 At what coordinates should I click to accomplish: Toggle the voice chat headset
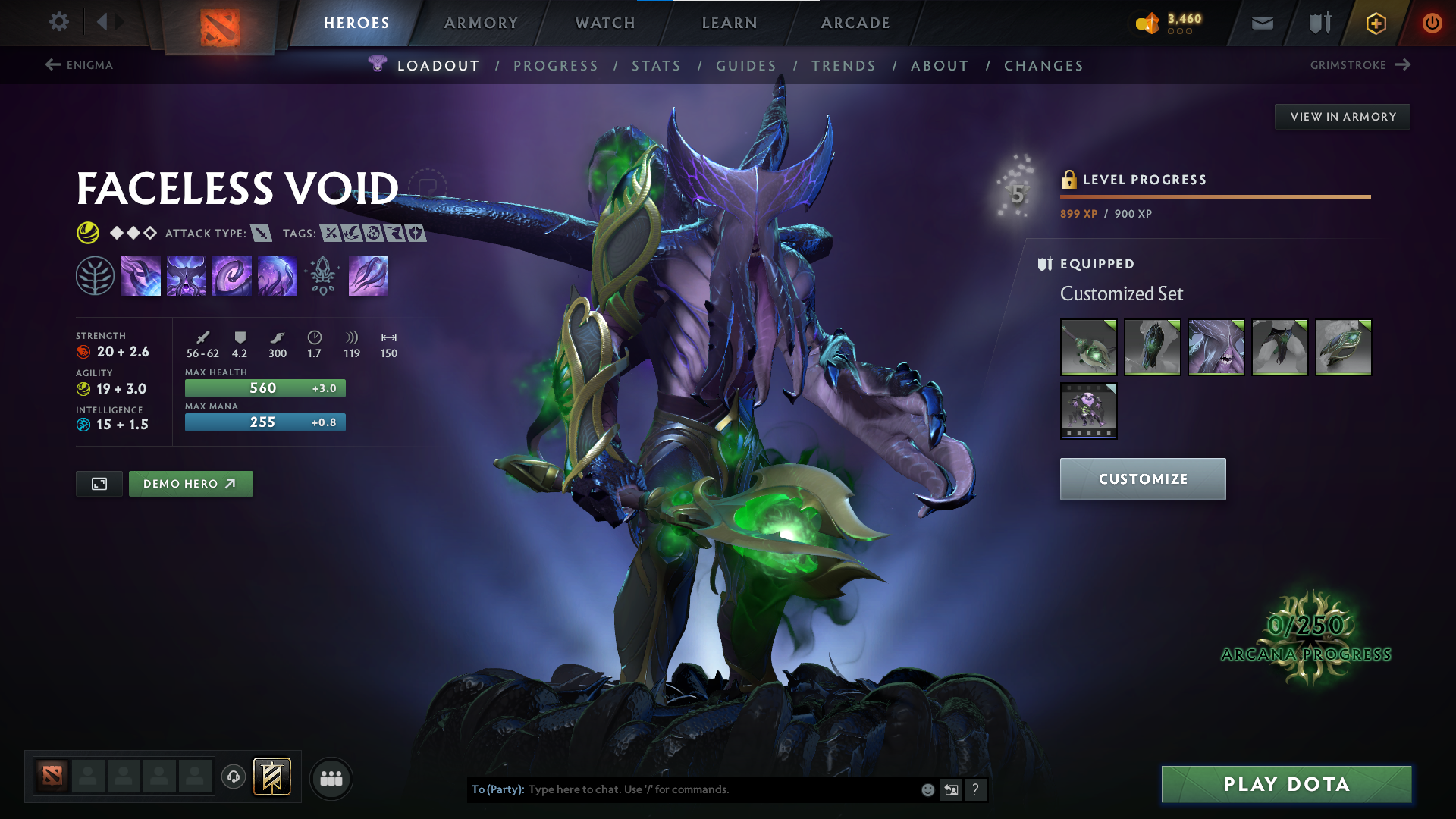[x=233, y=777]
